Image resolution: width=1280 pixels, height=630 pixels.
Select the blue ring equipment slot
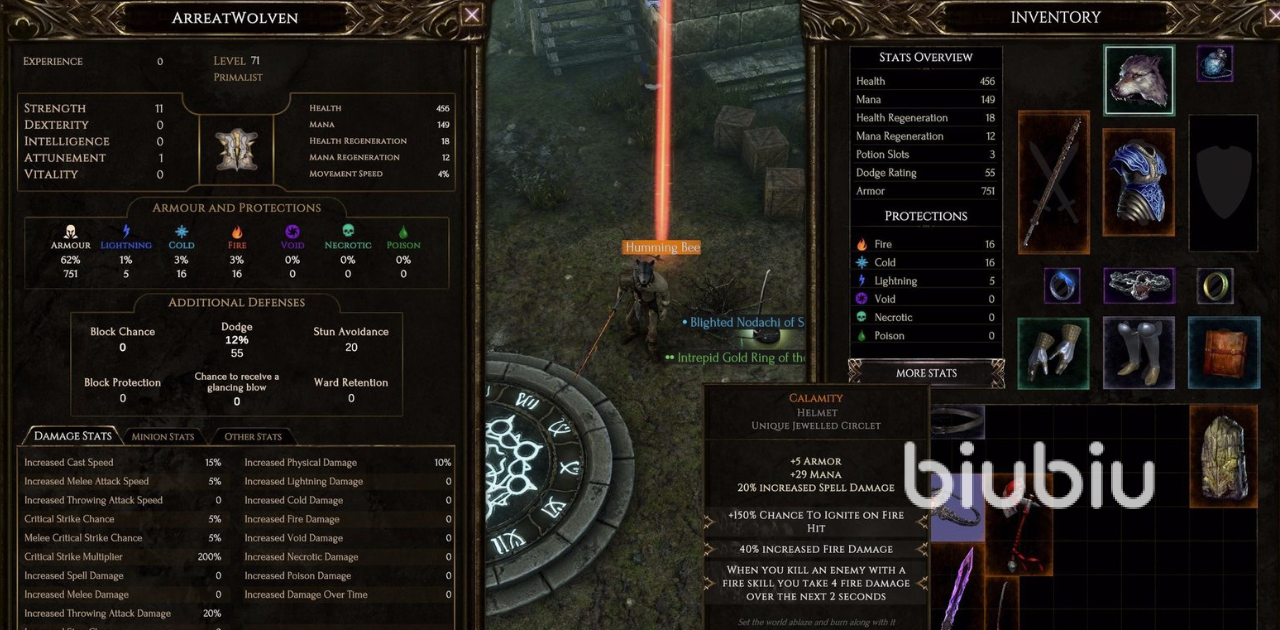coord(1062,286)
